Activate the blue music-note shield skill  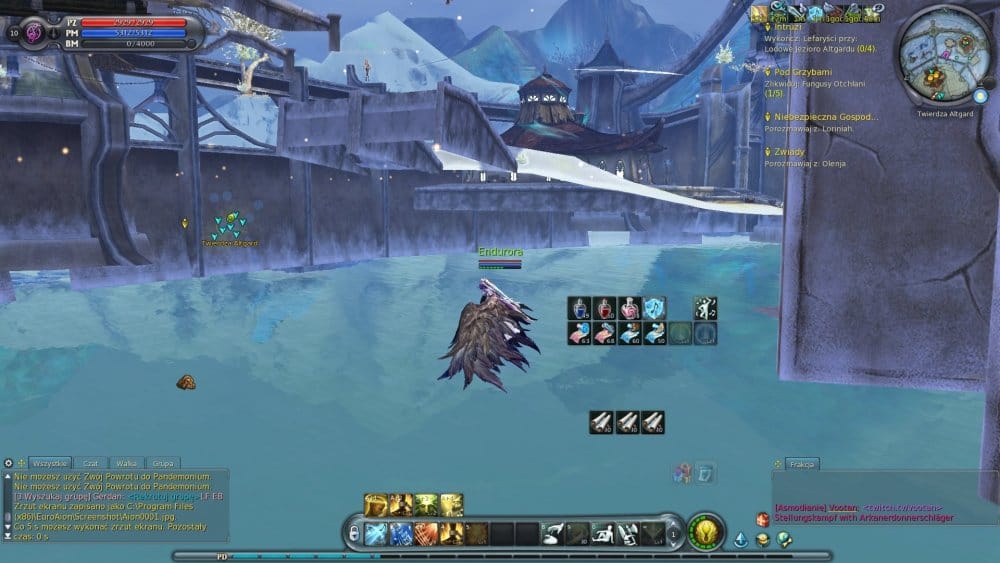click(654, 308)
